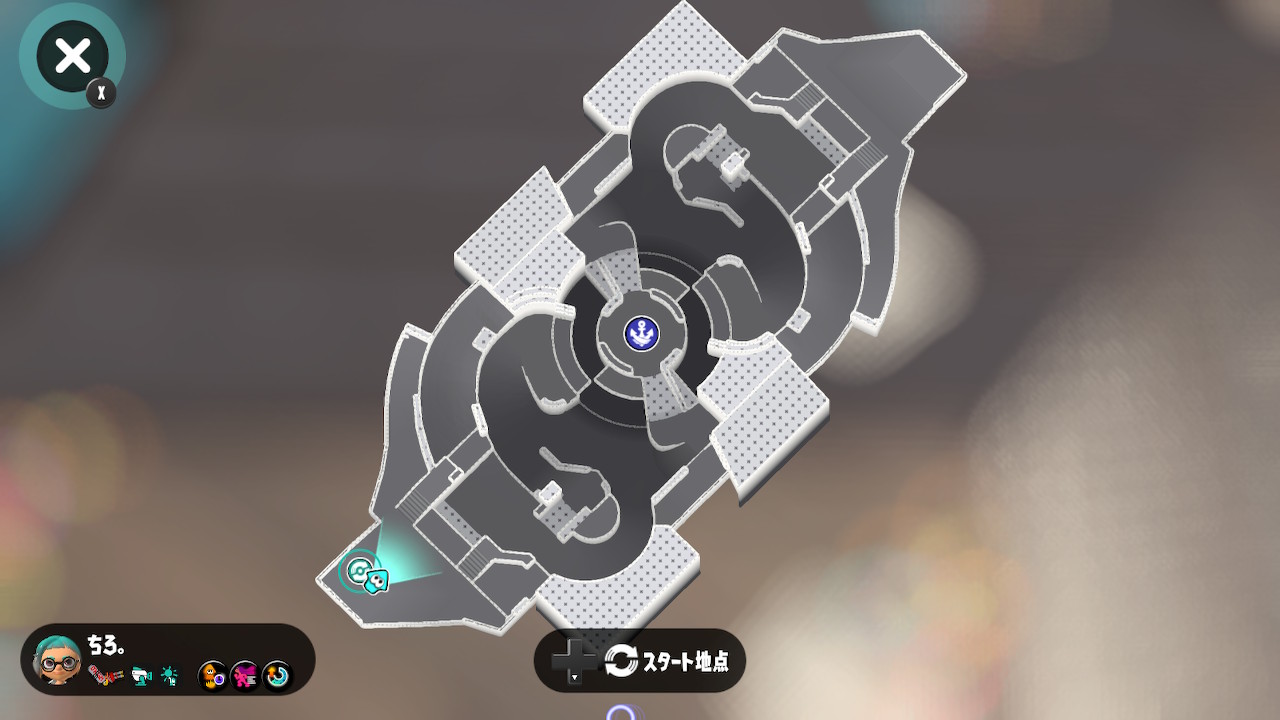Select the player avatar with glasses
The width and height of the screenshot is (1280, 720).
pyautogui.click(x=57, y=660)
